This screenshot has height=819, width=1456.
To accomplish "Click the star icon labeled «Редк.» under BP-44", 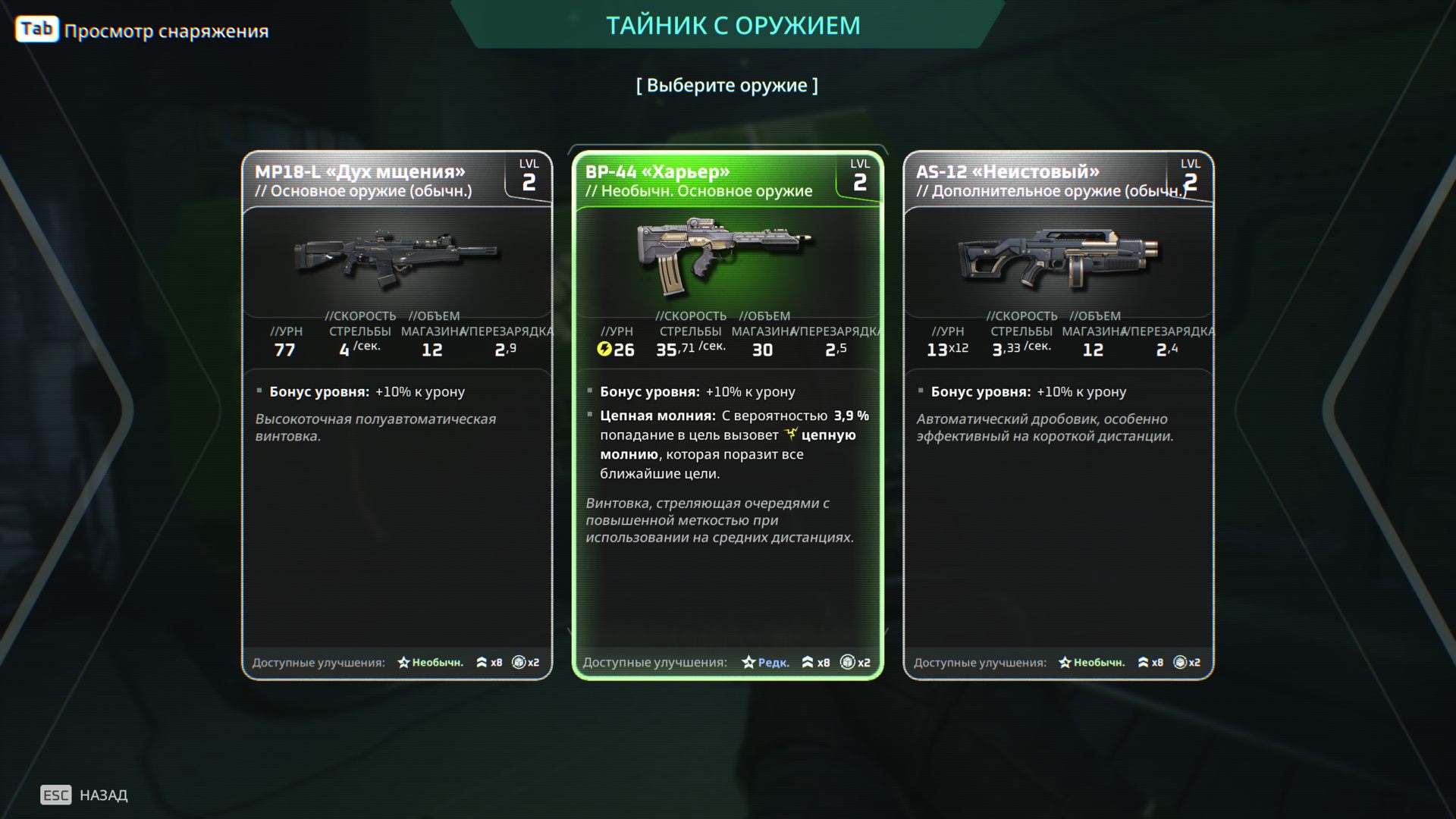I will (x=747, y=662).
